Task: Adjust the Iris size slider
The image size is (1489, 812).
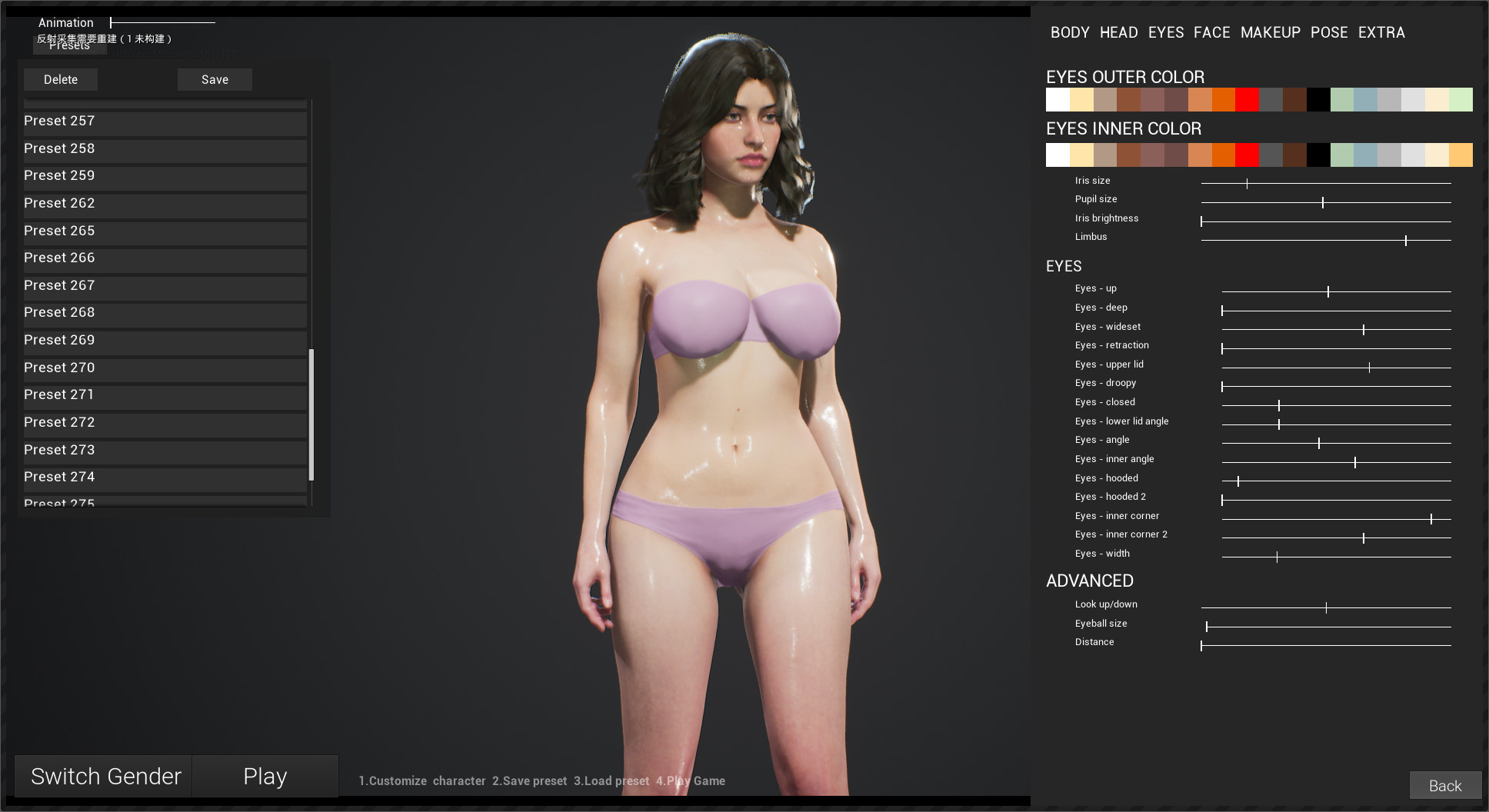Action: tap(1247, 183)
